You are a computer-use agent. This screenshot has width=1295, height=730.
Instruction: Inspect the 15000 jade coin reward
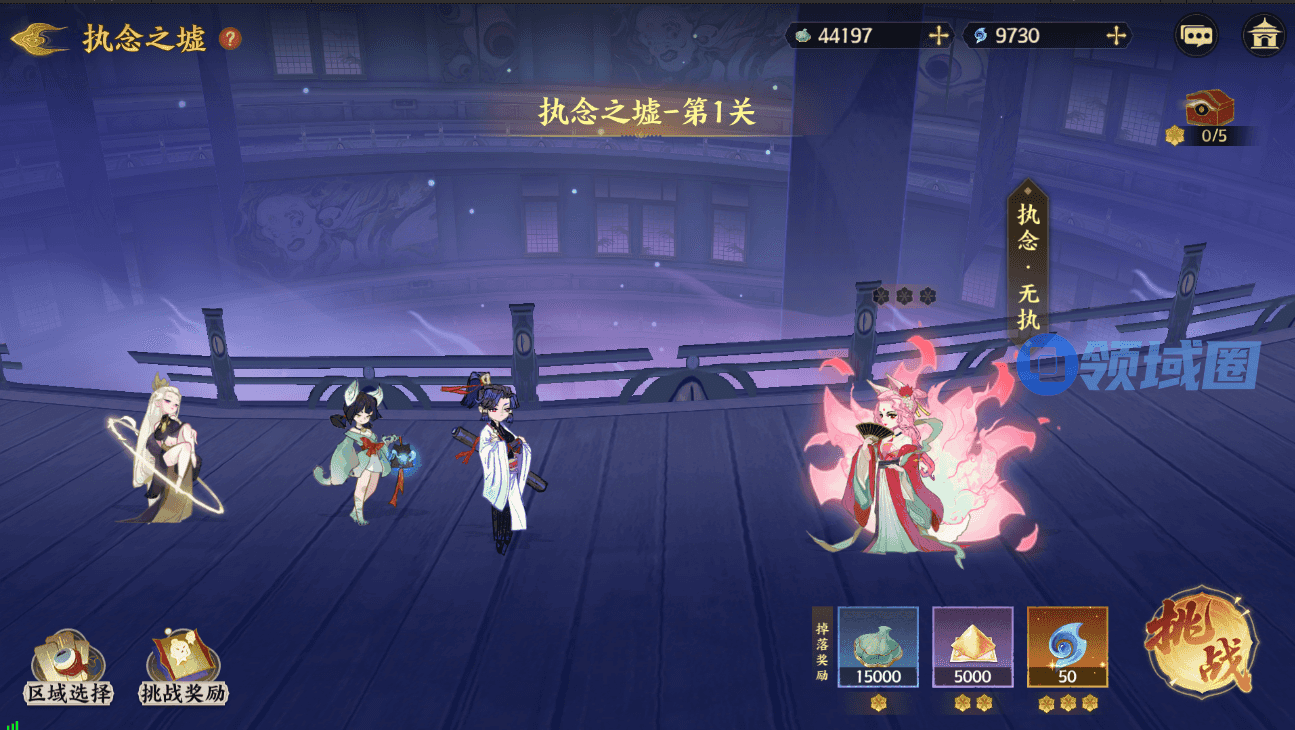pos(878,647)
